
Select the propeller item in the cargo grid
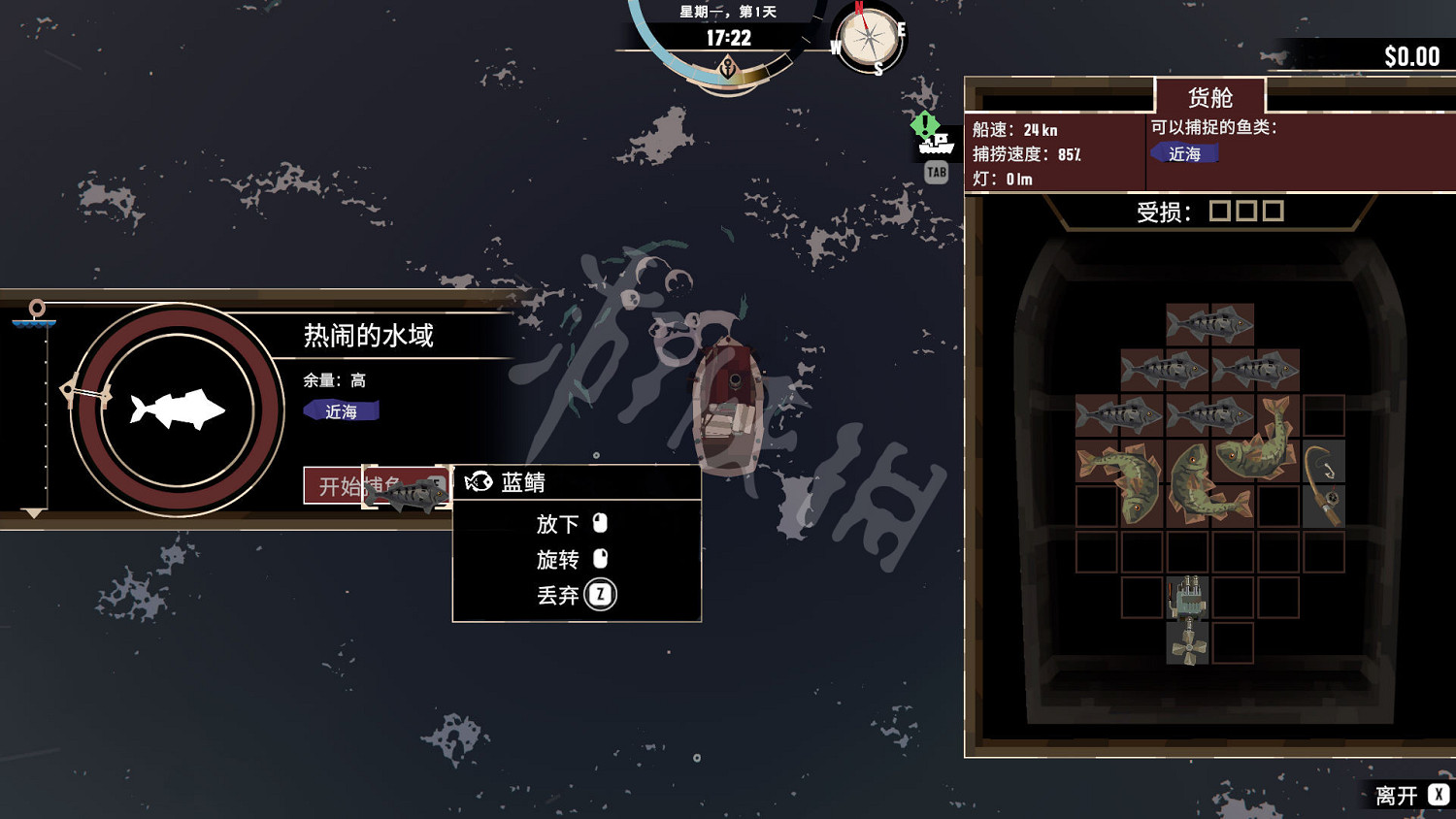1186,648
